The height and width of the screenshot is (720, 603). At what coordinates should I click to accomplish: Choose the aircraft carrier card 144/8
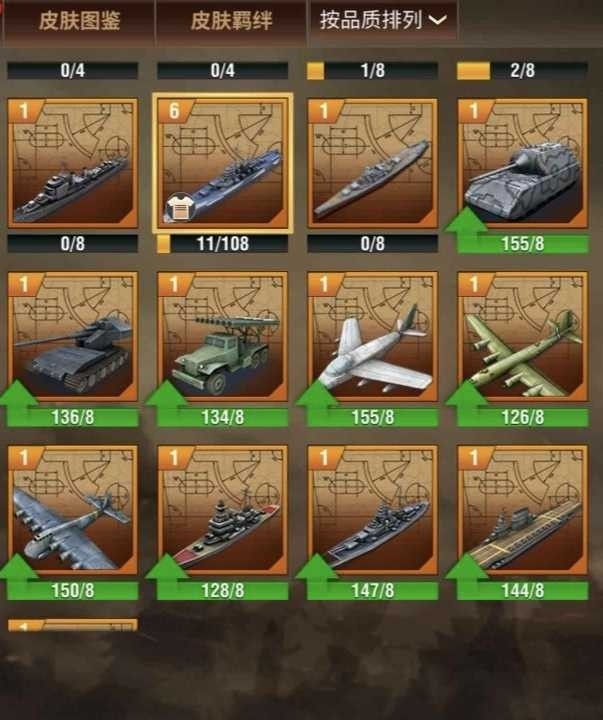521,510
